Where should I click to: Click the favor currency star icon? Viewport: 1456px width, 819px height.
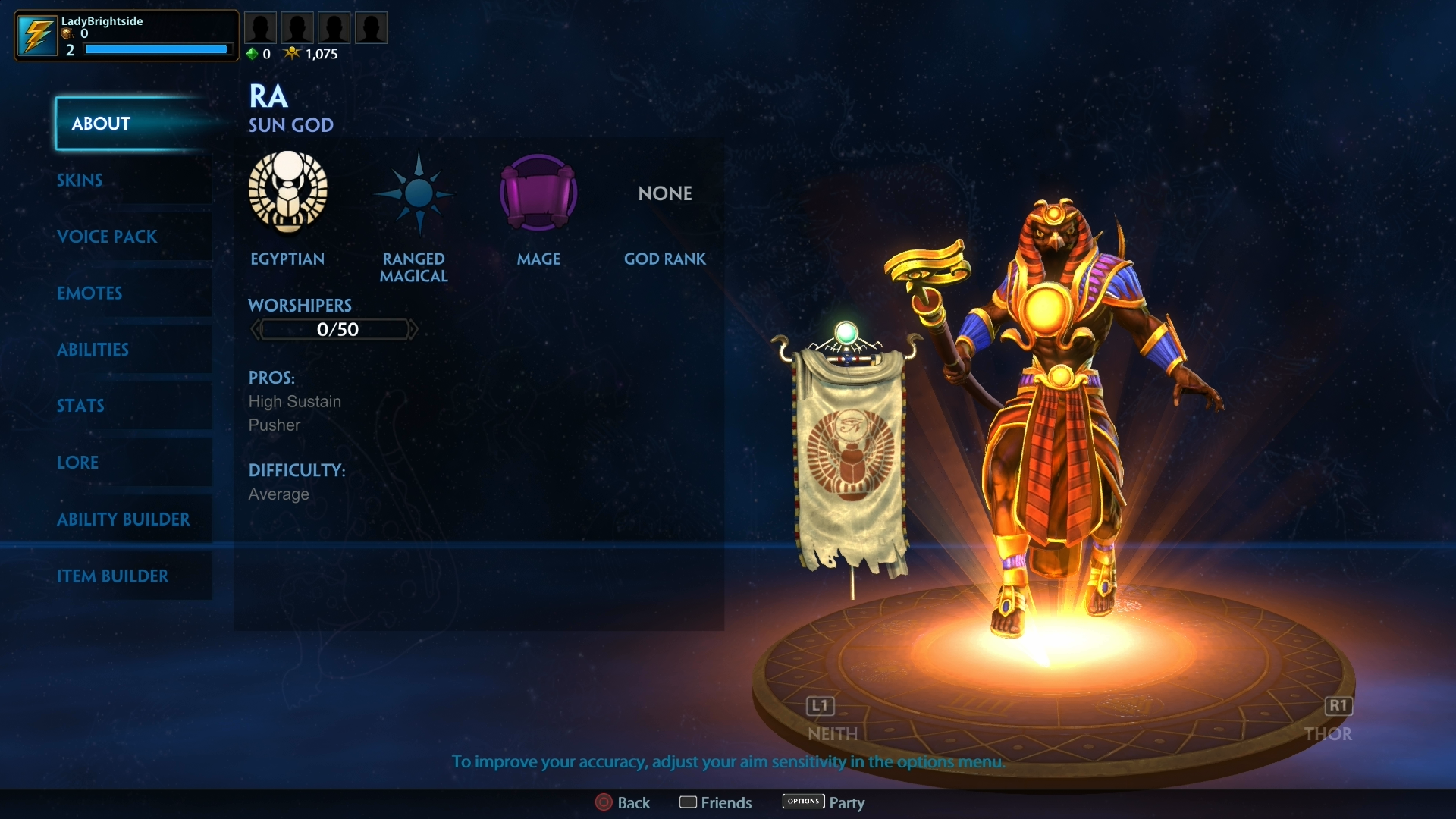point(293,53)
